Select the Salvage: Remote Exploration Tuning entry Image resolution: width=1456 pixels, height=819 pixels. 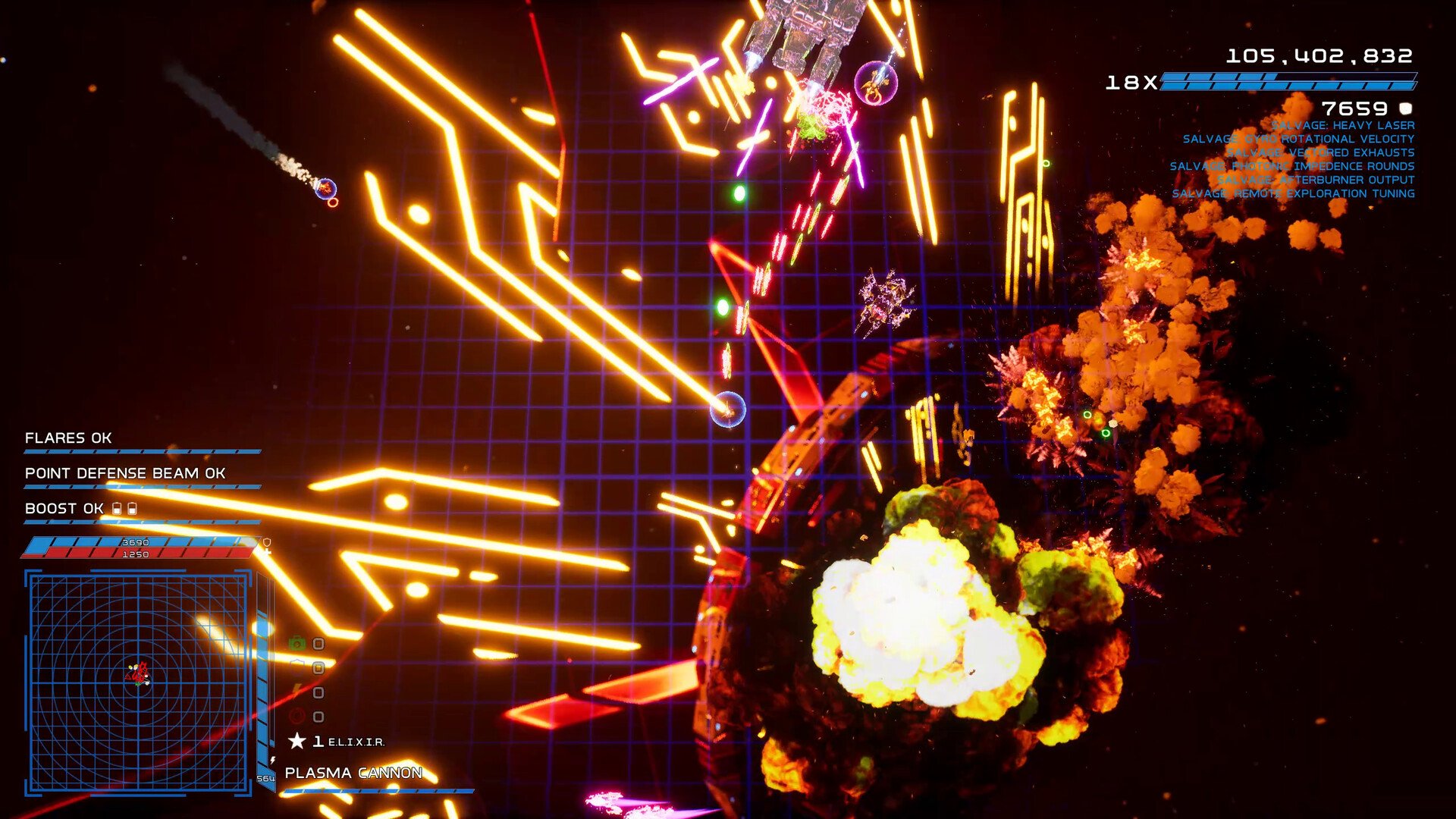1293,194
